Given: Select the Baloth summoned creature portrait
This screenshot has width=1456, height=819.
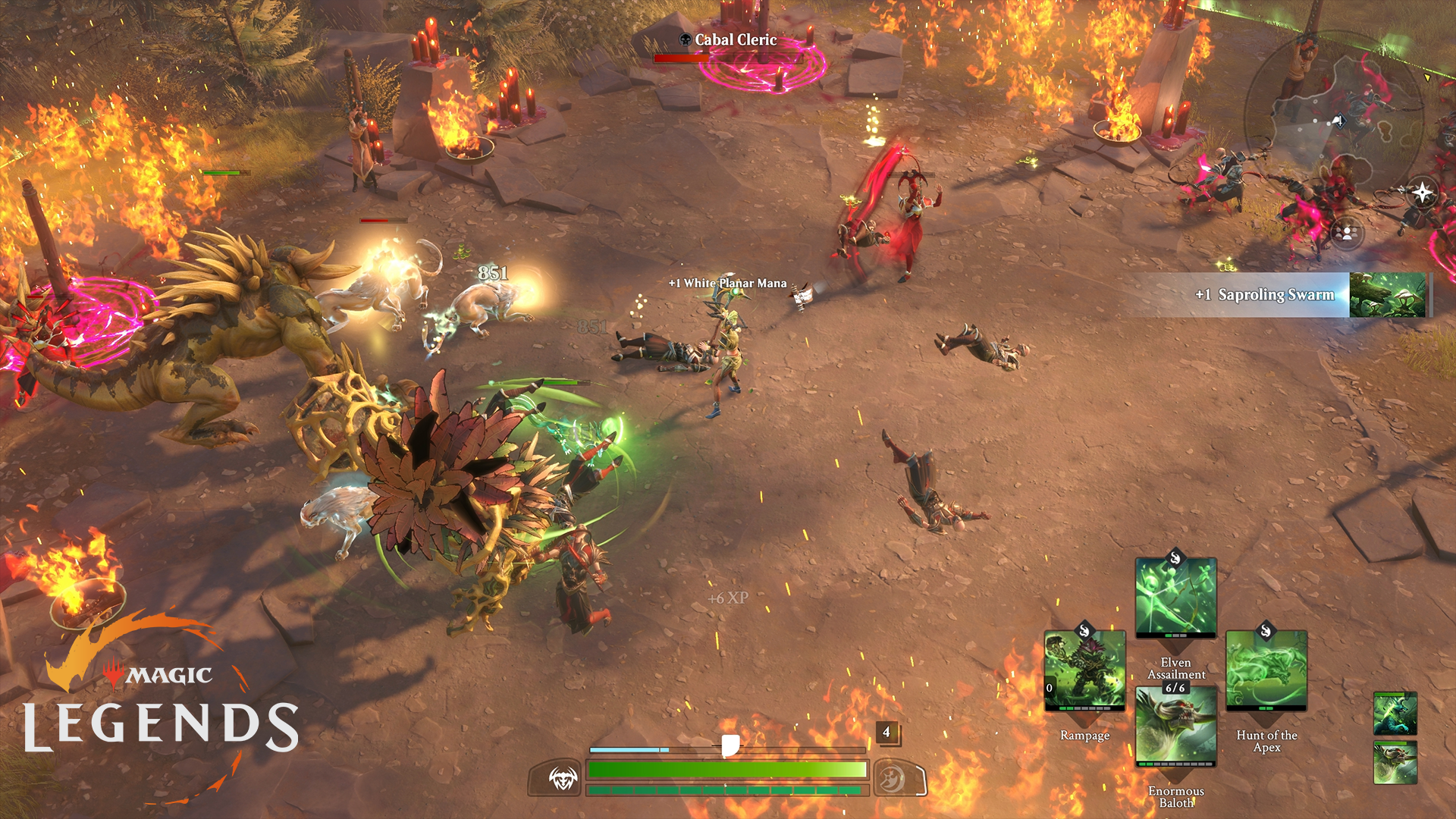Looking at the screenshot, I should pyautogui.click(x=1395, y=763).
